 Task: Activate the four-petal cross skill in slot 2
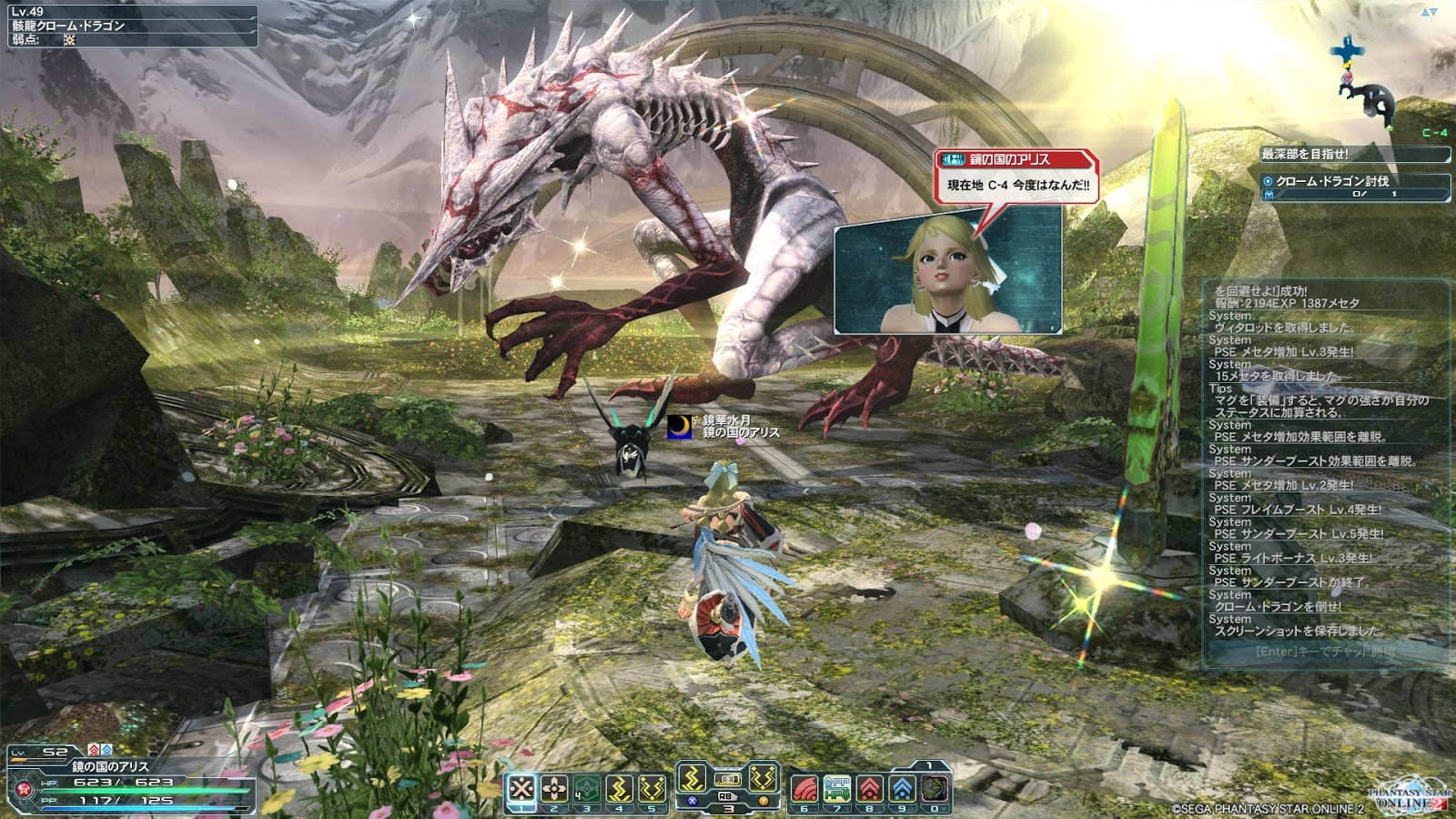554,788
